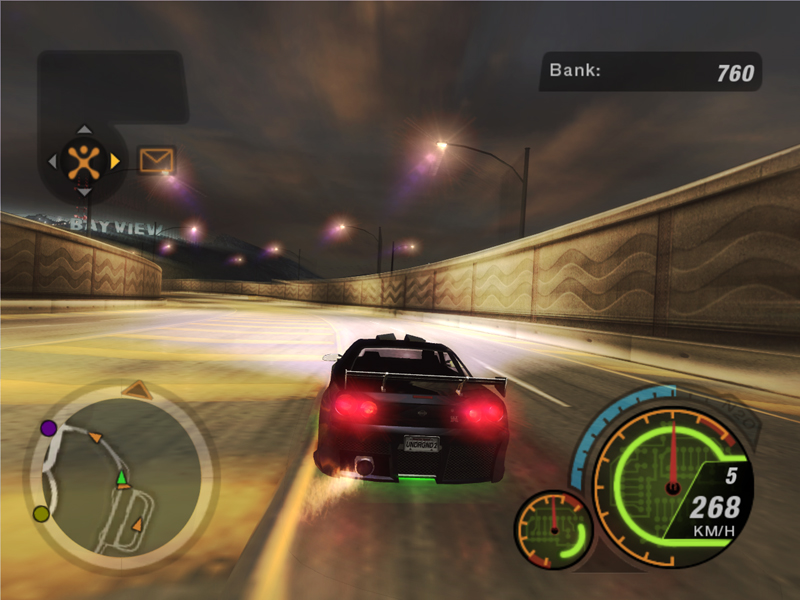Viewport: 800px width, 600px height.
Task: Open the circular minimap
Action: click(120, 475)
